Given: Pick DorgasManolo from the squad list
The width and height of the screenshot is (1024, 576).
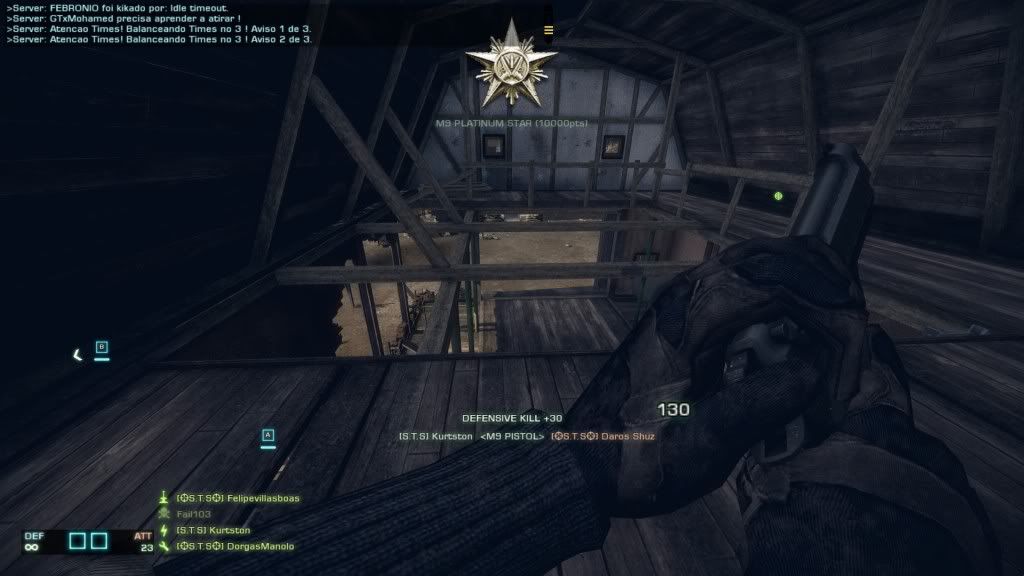Looking at the screenshot, I should click(x=234, y=546).
